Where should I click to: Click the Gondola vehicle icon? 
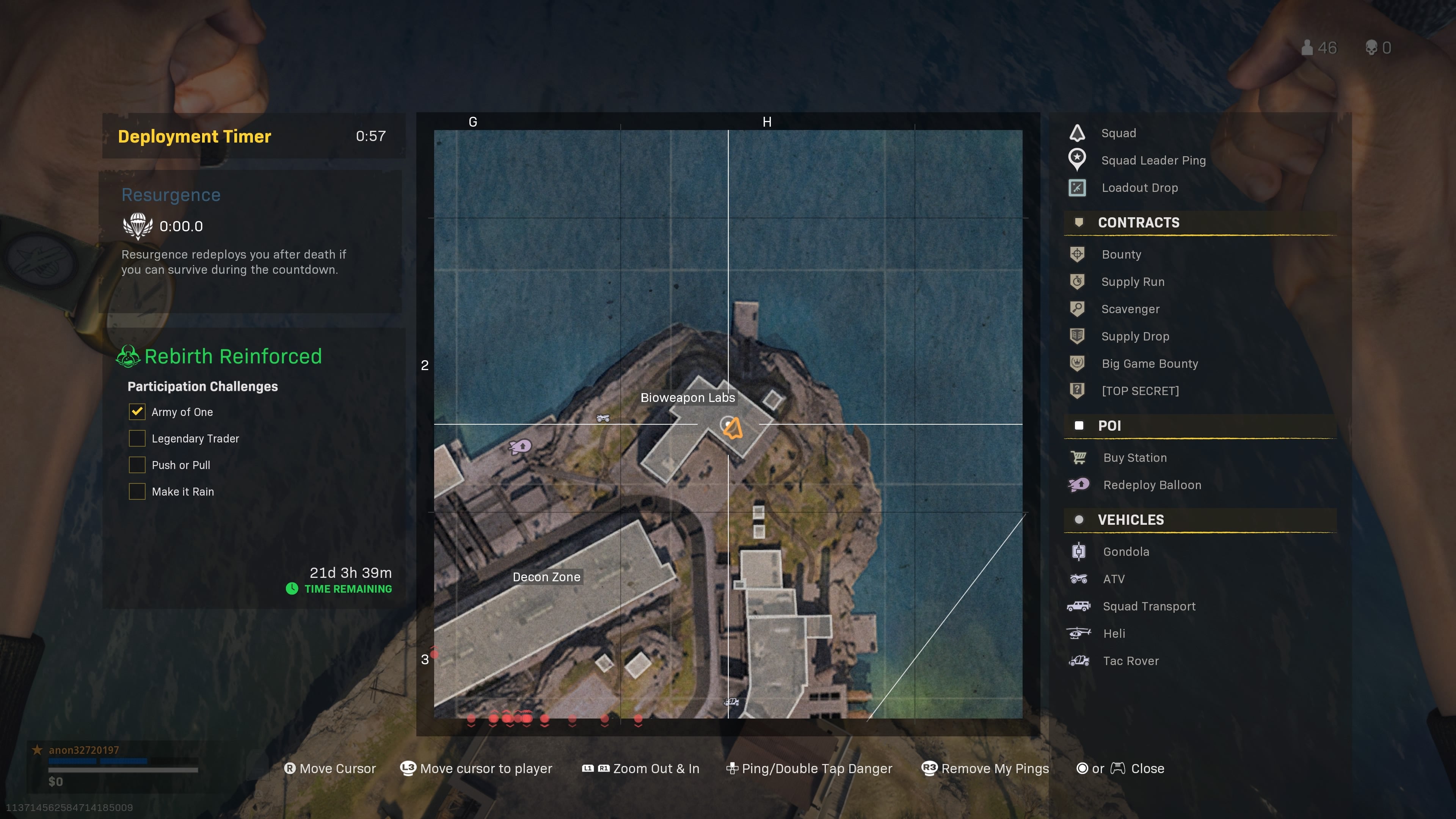tap(1079, 551)
